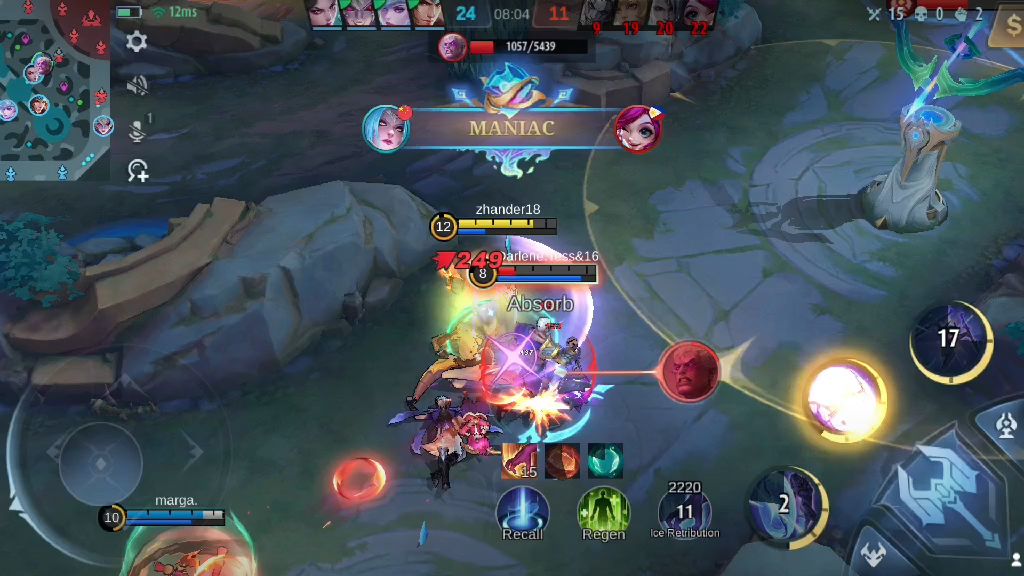Use the boot item with 15 cooldown

click(x=519, y=461)
